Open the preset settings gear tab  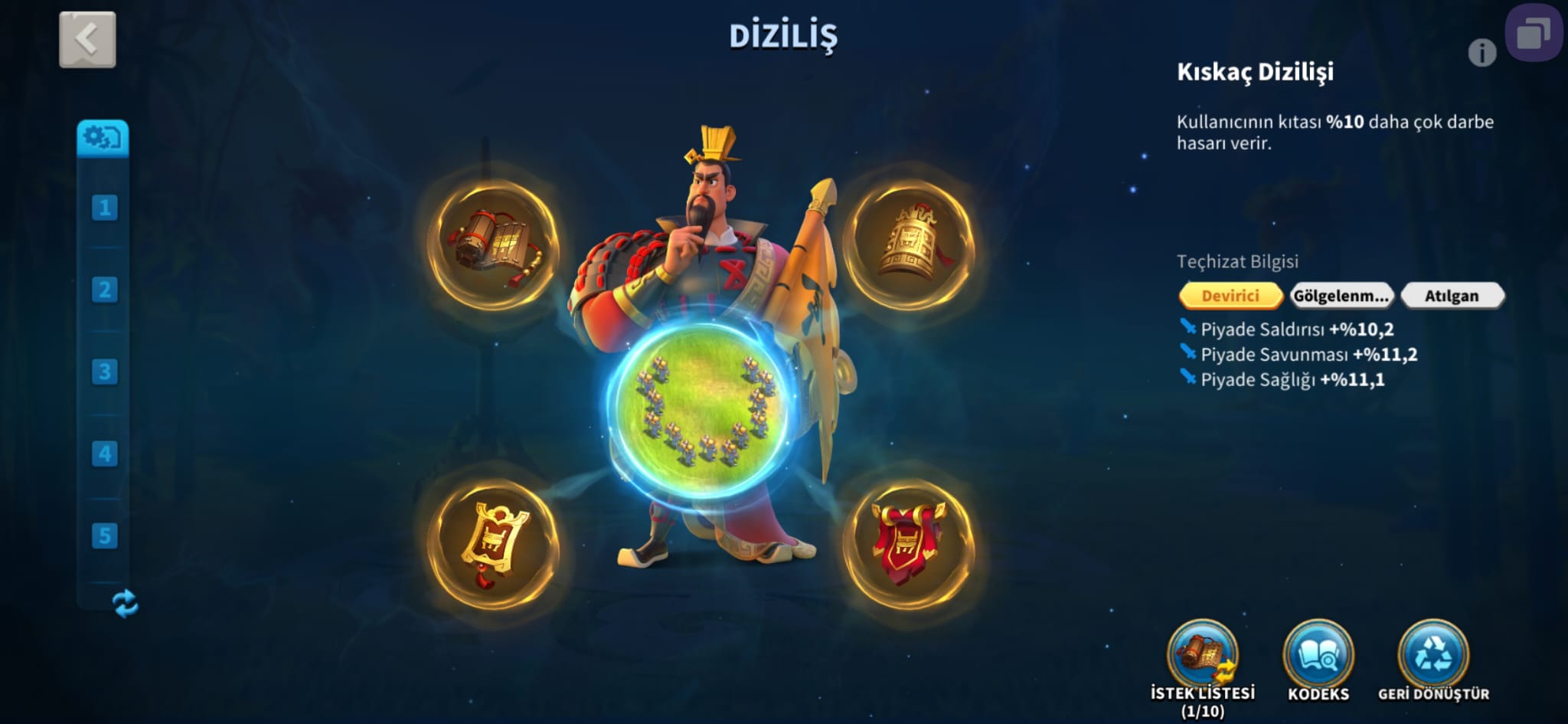coord(103,138)
